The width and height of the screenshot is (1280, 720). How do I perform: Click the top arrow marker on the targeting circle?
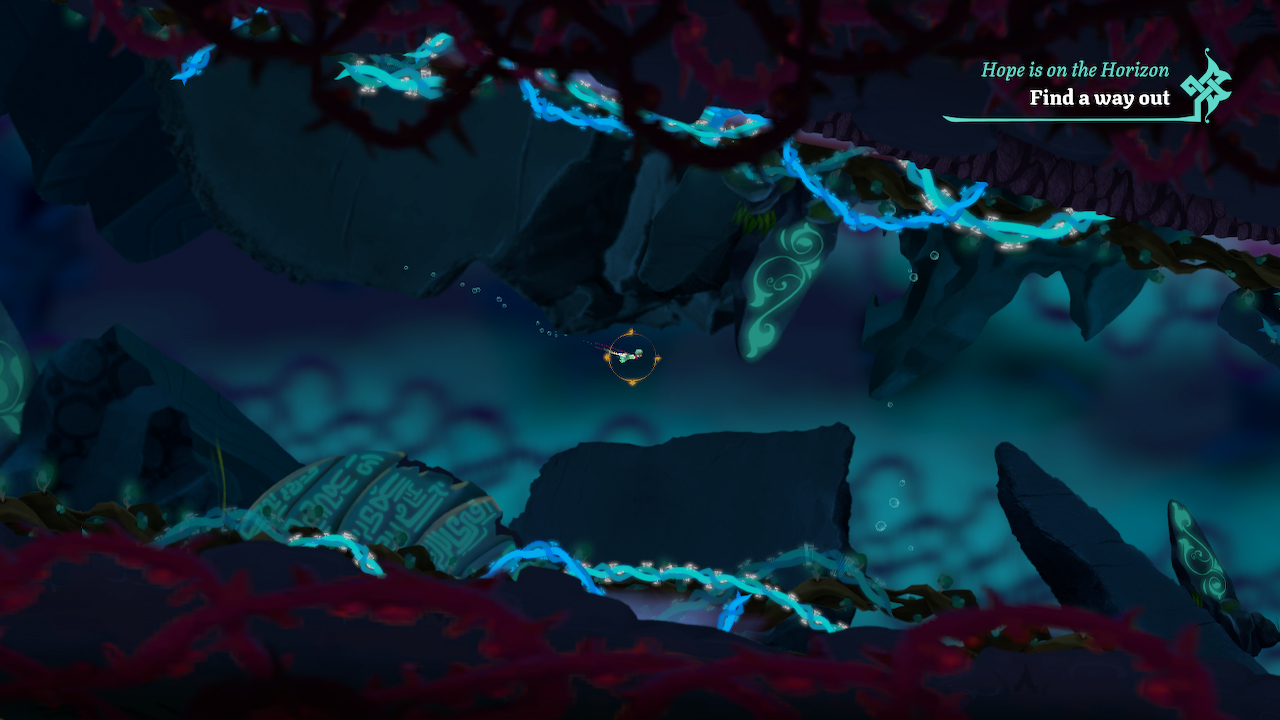[x=631, y=330]
